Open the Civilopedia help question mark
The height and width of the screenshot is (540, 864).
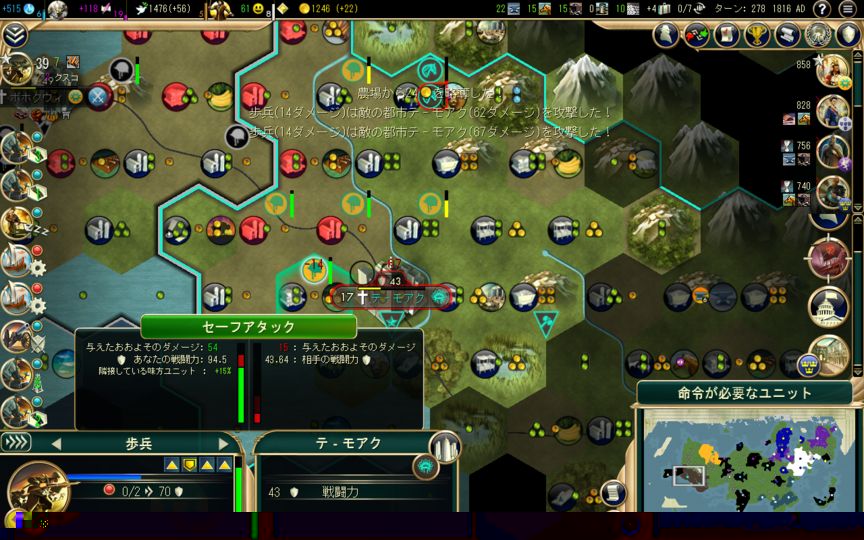click(x=822, y=9)
